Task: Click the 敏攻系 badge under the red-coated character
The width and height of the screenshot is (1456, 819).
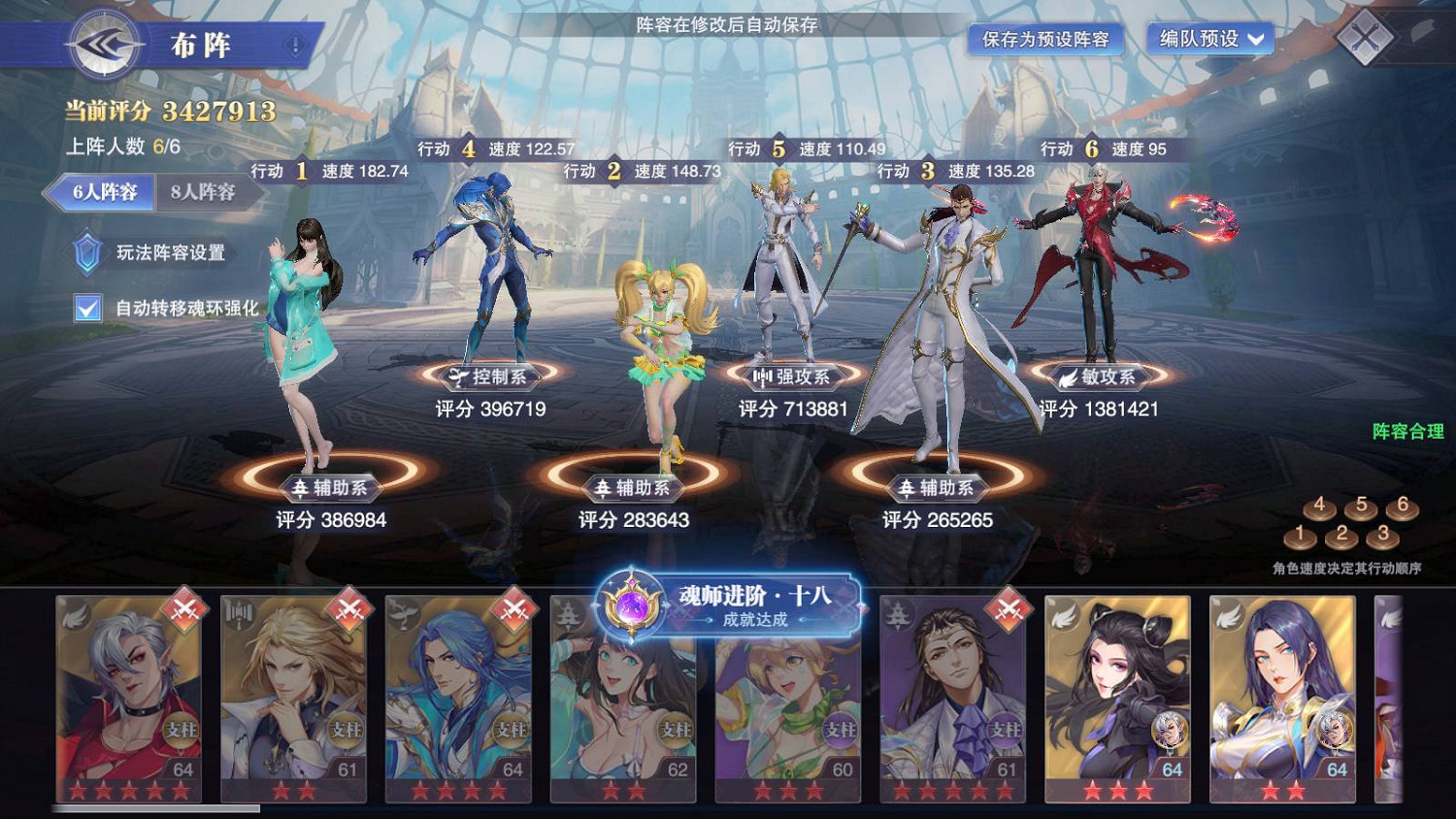Action: (1102, 377)
